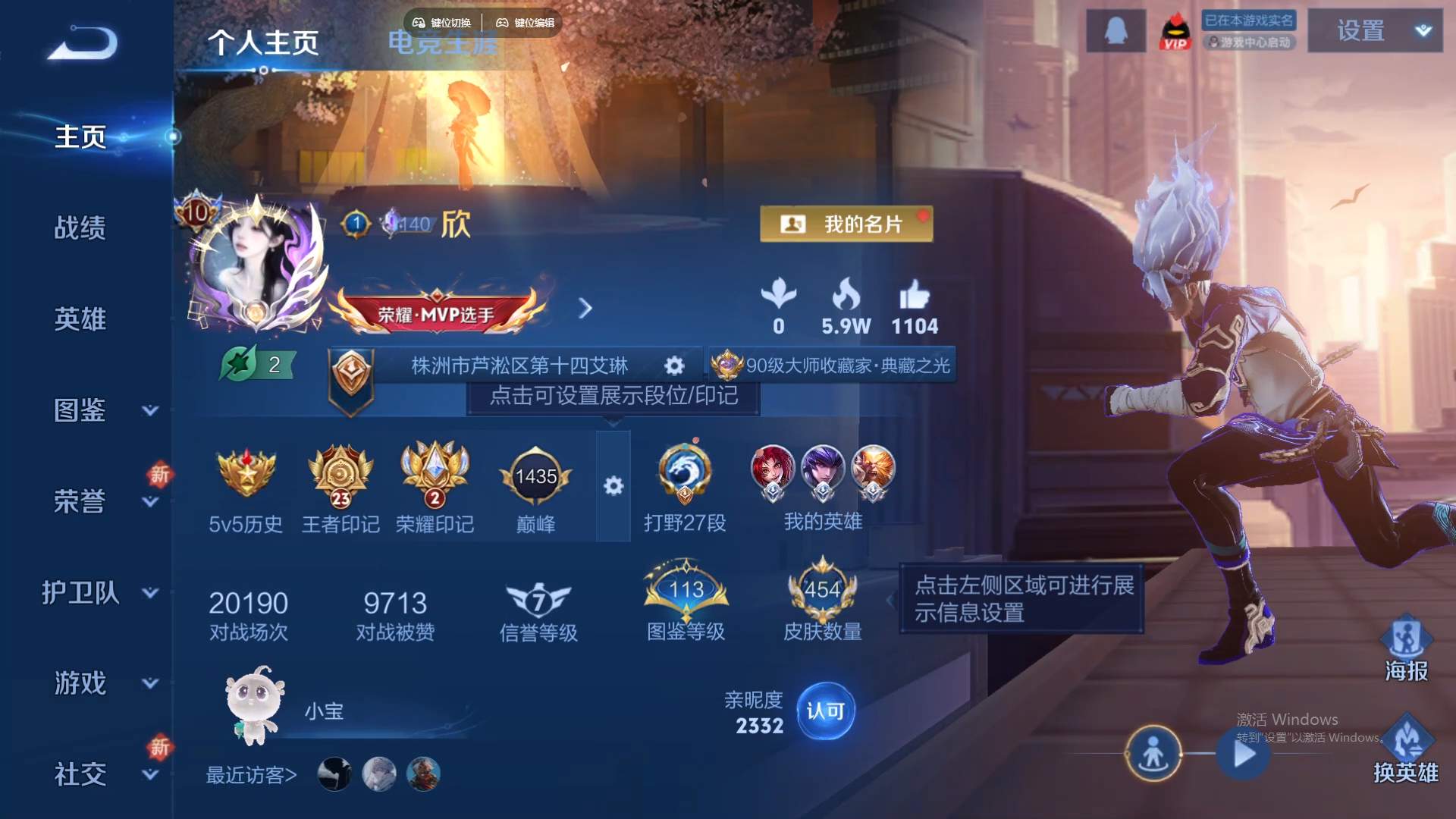Switch to the 电竞生涯 tab
Viewport: 1456px width, 819px height.
(444, 43)
